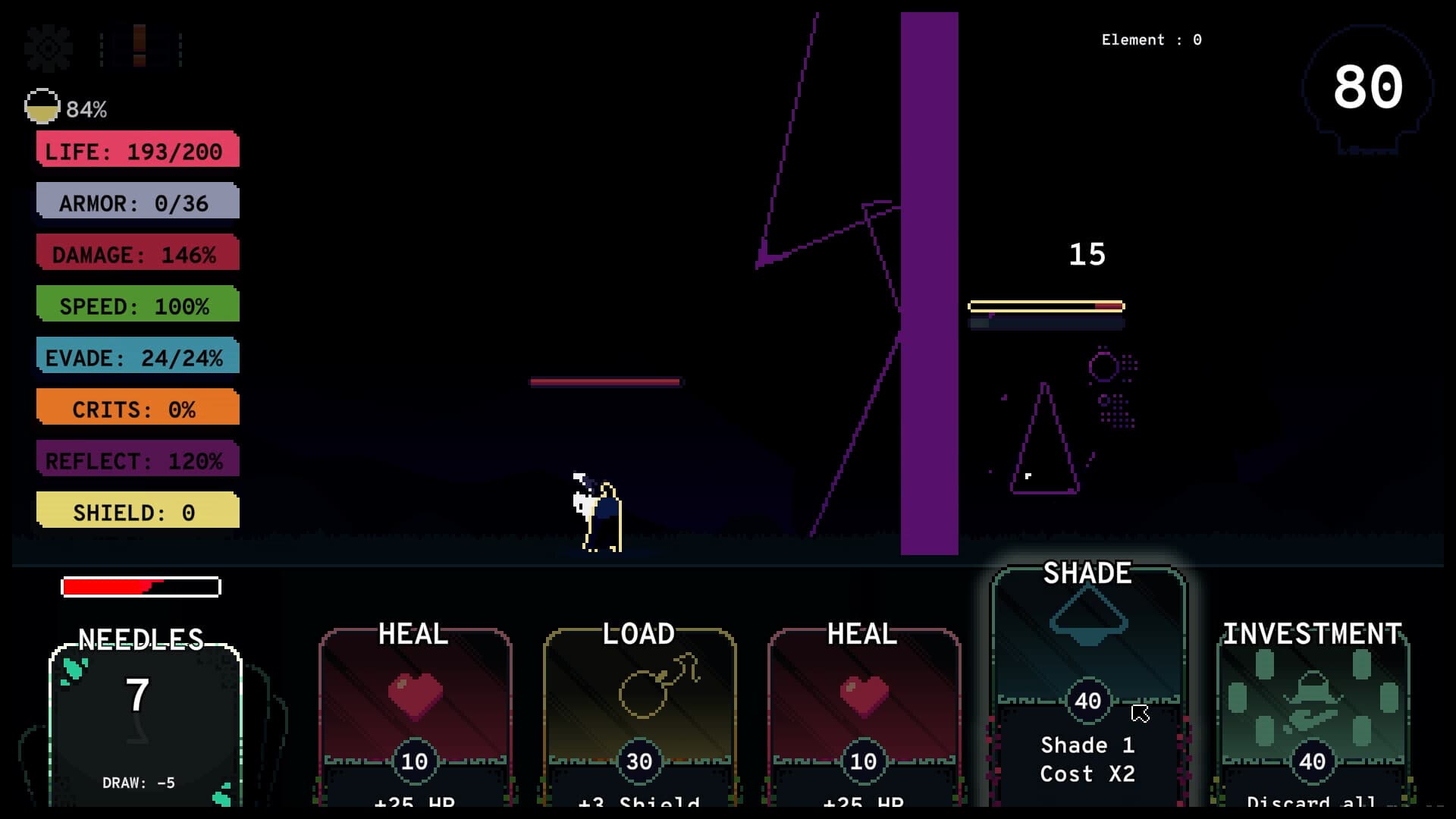Click the REFLECT 120% stat bar

(136, 459)
